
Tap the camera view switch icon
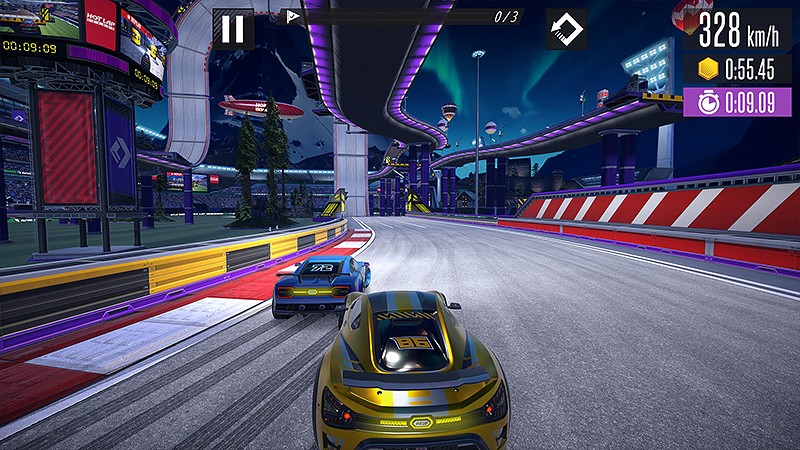pyautogui.click(x=566, y=29)
